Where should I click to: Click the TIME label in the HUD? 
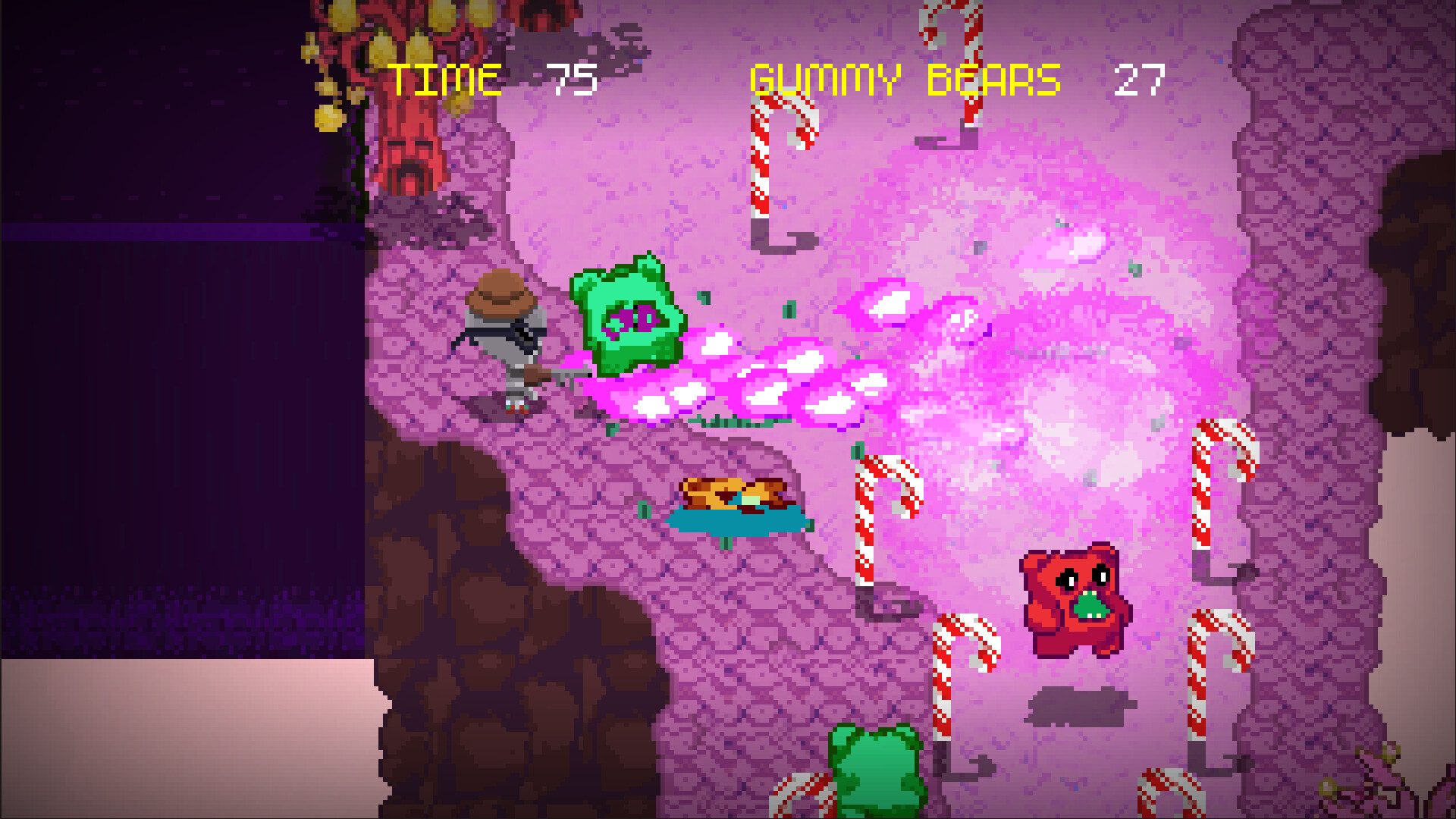coord(444,78)
